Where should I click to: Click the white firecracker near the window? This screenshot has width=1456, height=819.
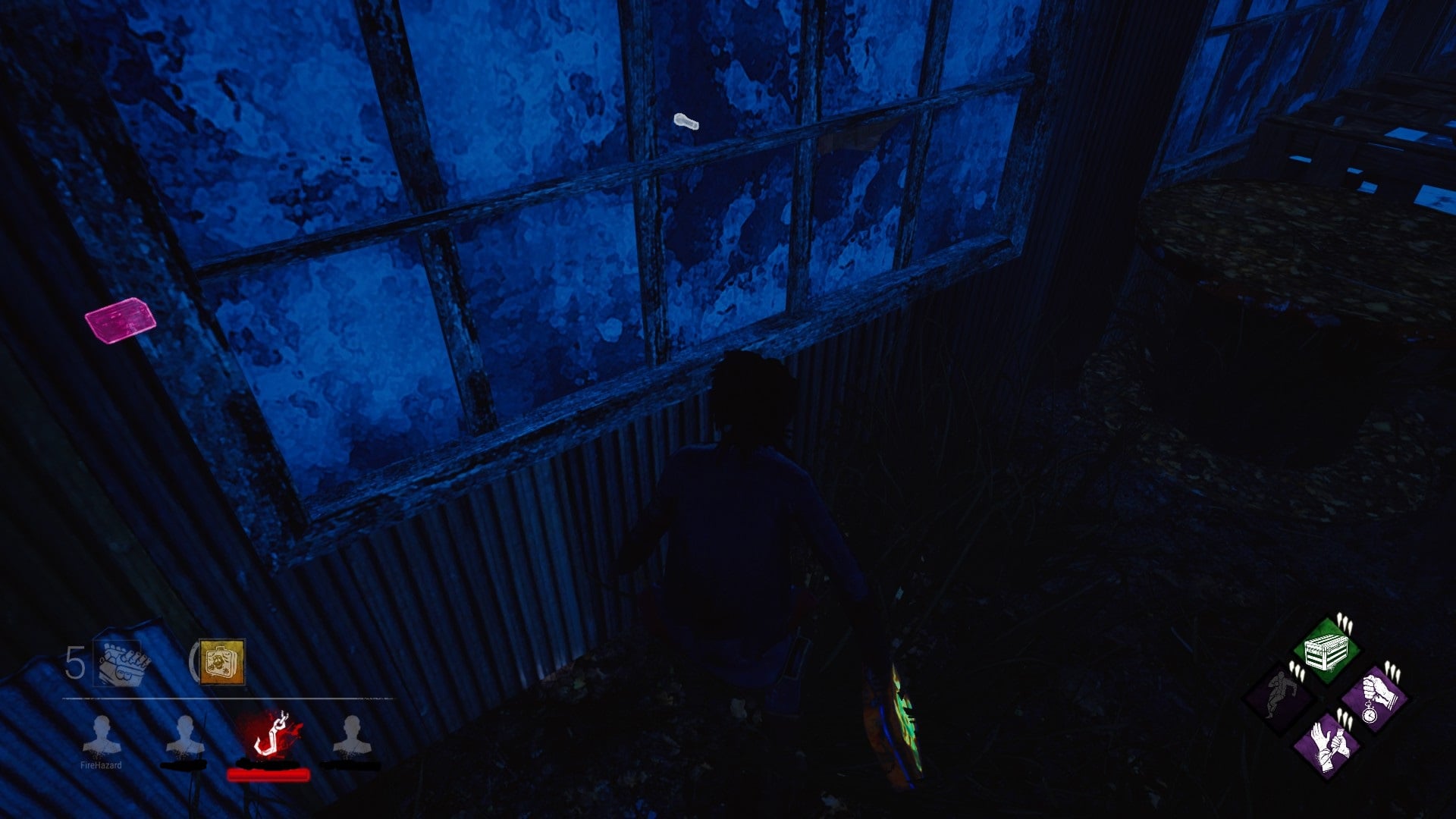point(685,121)
